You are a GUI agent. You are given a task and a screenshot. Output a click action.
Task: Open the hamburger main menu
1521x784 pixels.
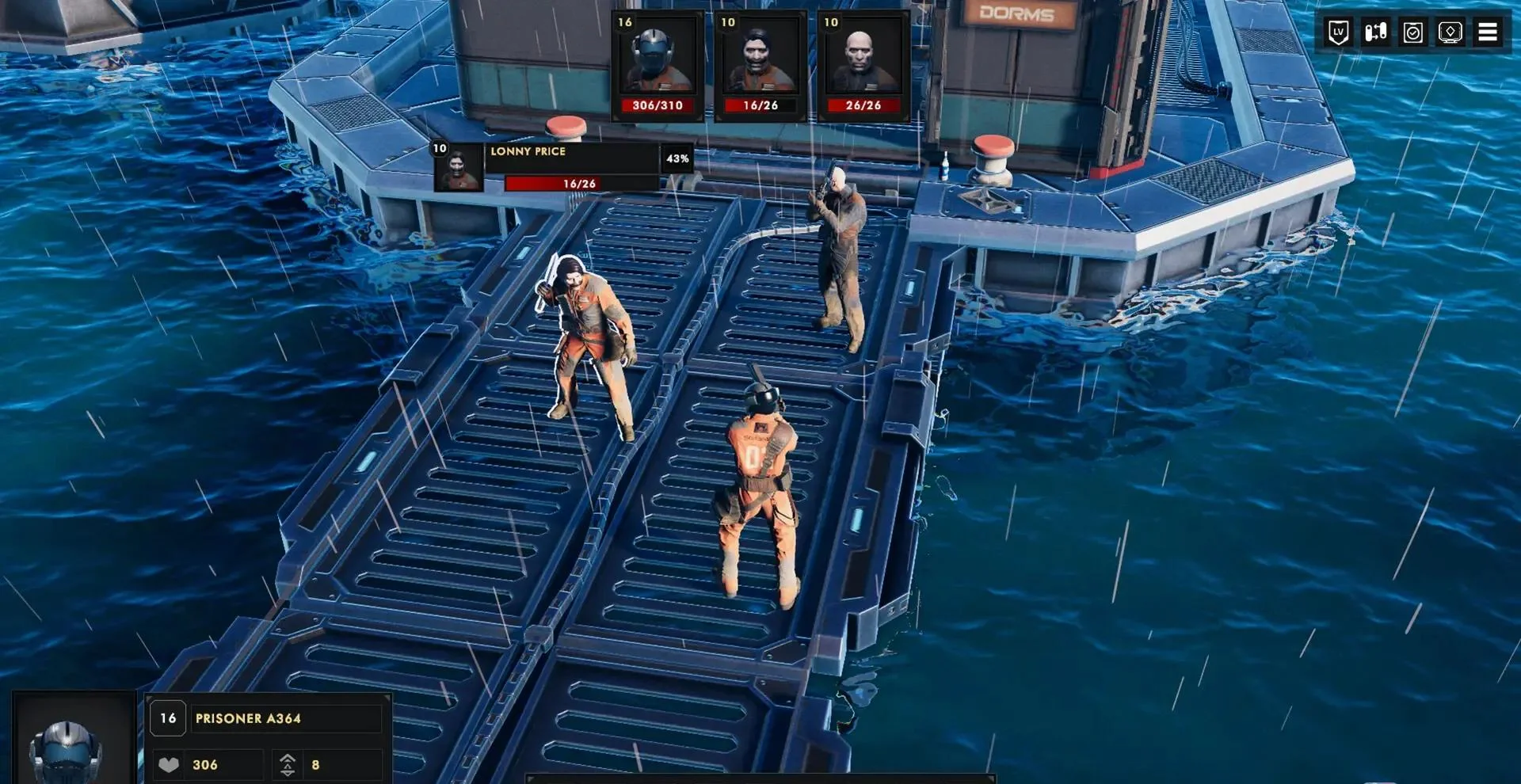click(x=1487, y=32)
